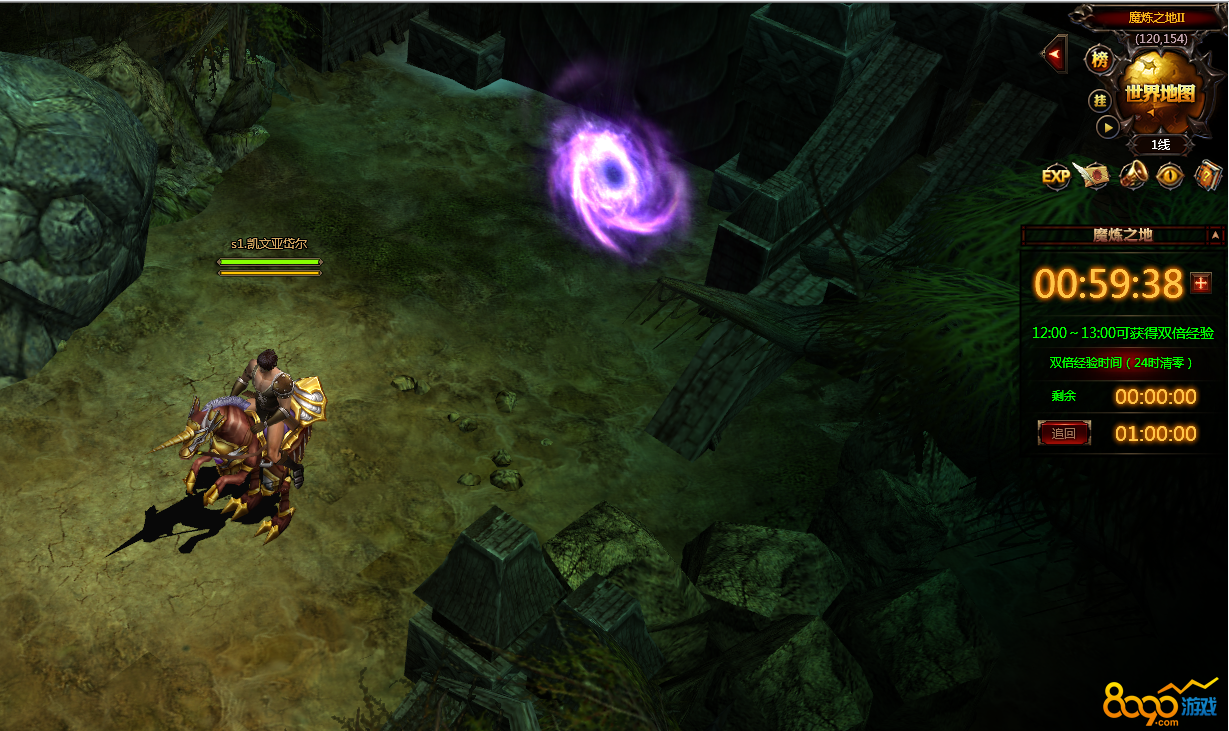The image size is (1229, 731).
Task: Add time with the red plus button
Action: tap(1201, 283)
